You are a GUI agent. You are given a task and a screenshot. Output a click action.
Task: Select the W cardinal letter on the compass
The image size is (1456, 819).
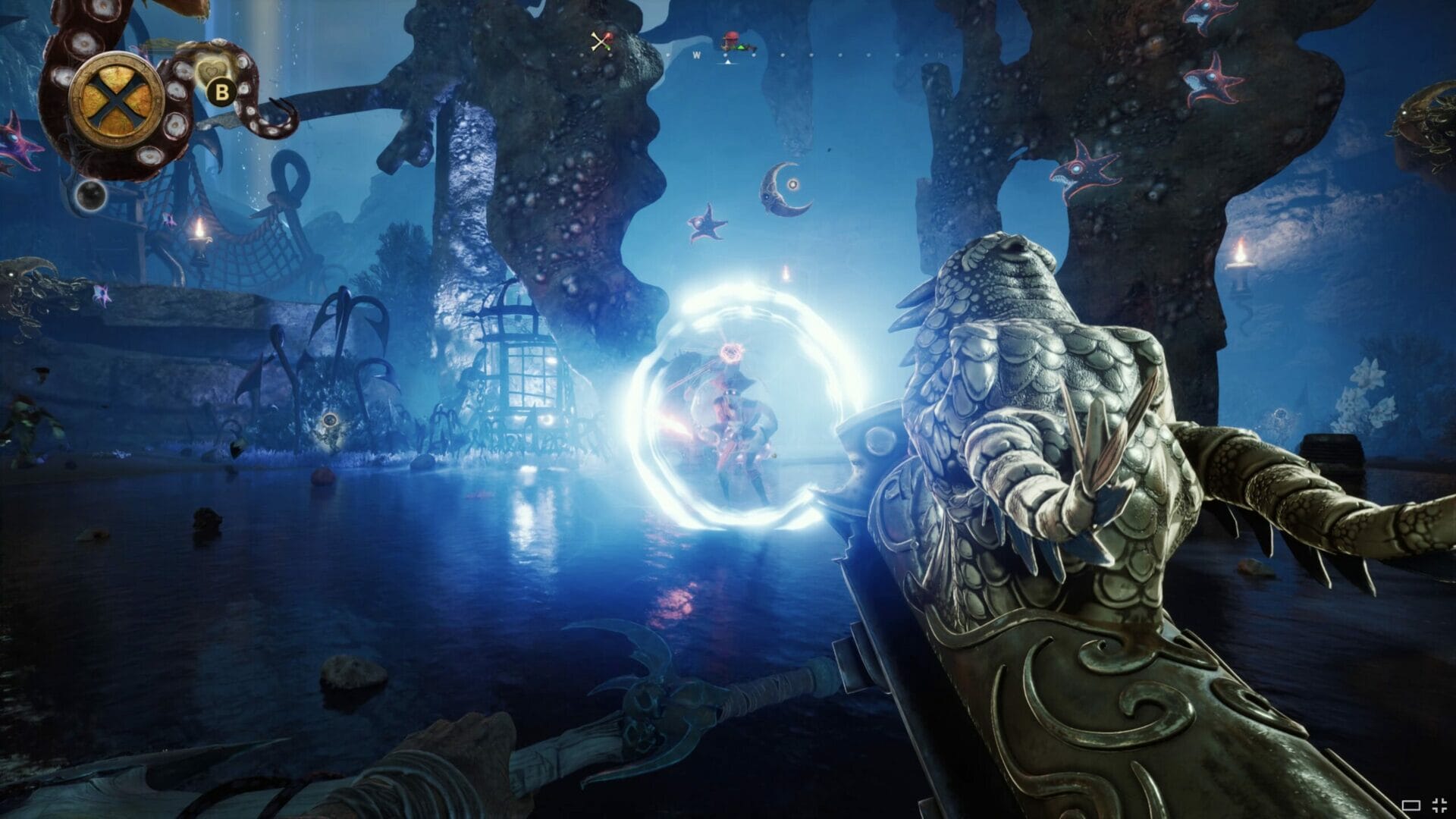[x=696, y=55]
